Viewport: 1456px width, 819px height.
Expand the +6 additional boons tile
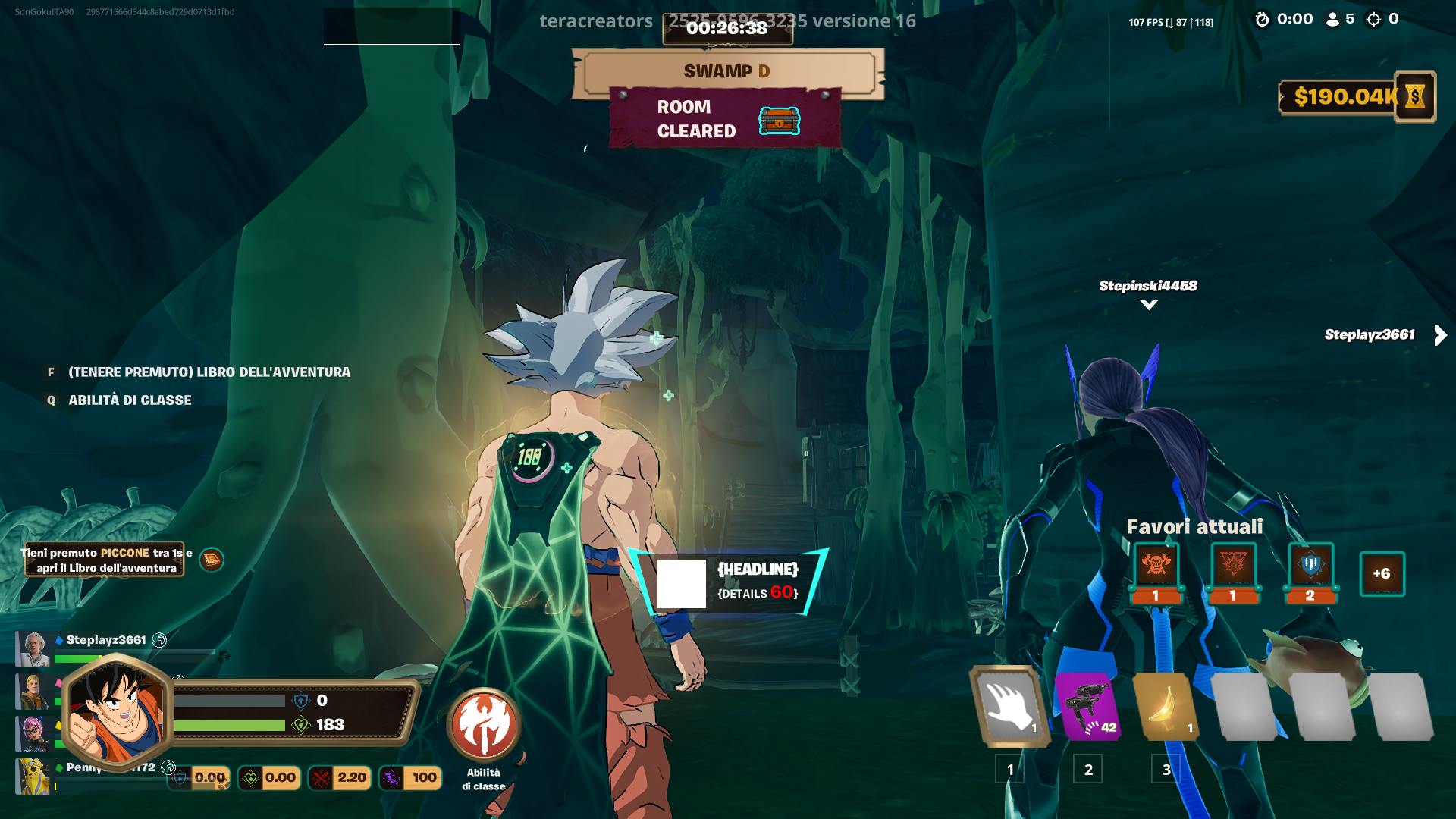[1382, 573]
